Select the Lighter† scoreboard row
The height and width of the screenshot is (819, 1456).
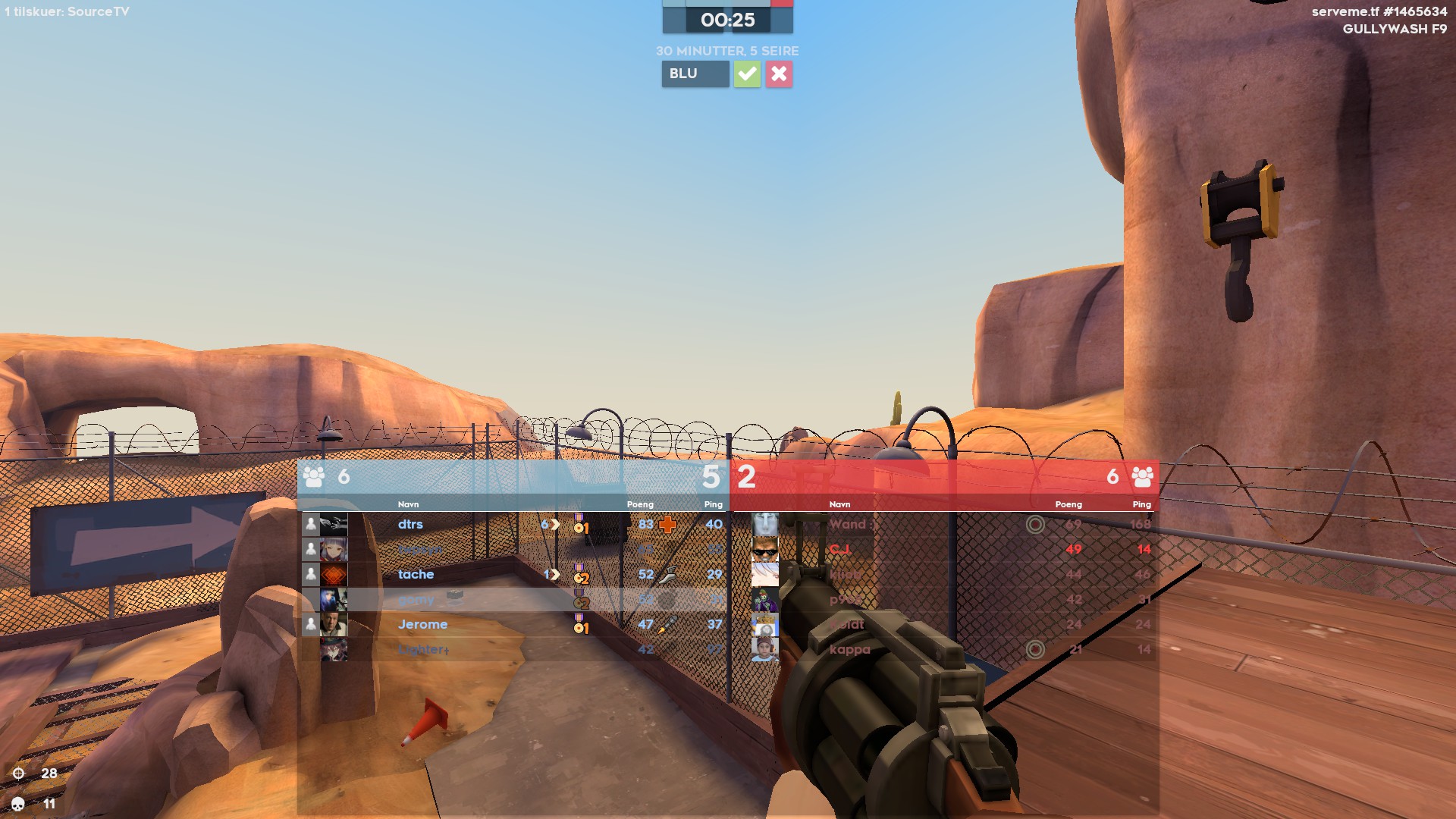(423, 649)
